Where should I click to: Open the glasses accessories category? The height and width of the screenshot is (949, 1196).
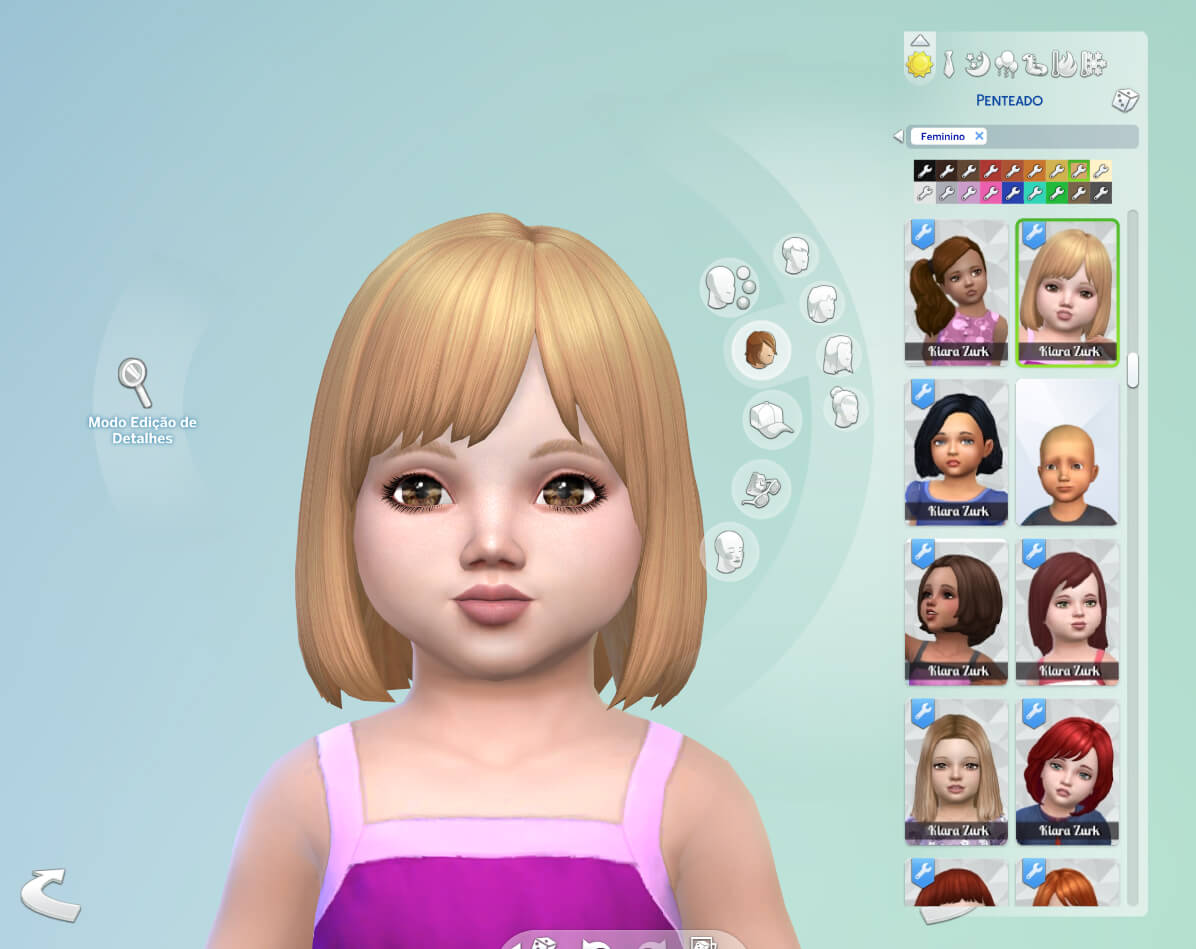[760, 487]
